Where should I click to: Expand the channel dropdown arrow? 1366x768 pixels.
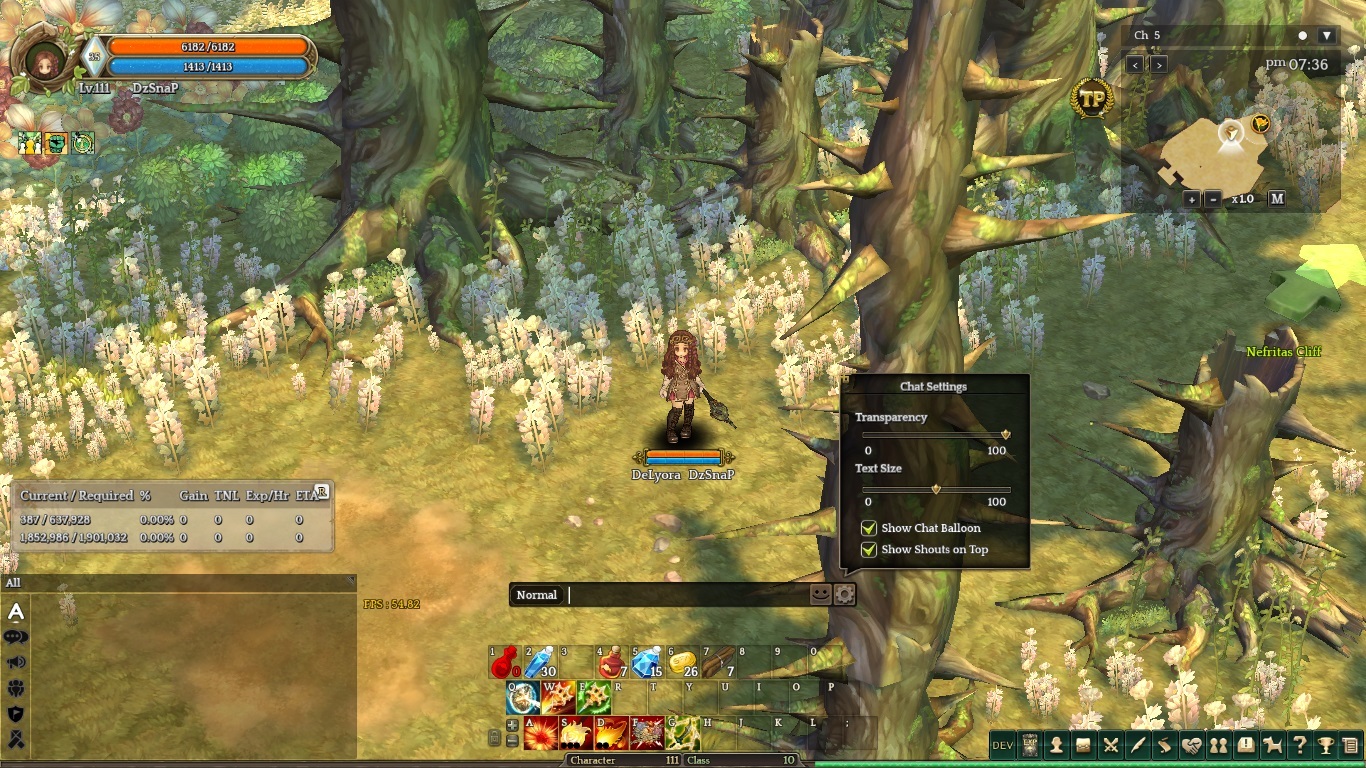(x=1327, y=35)
